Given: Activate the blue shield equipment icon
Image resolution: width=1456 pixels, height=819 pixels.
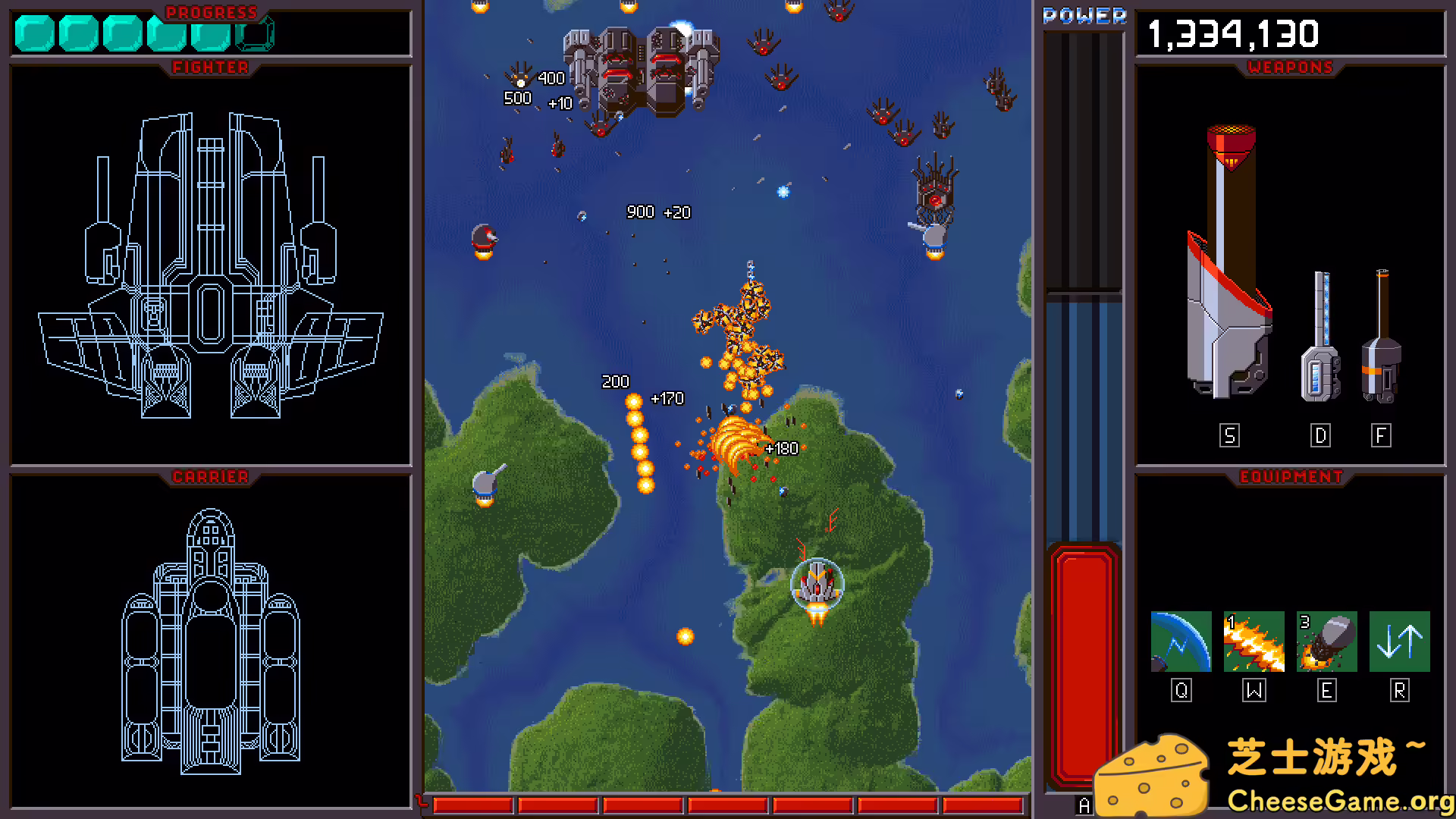Looking at the screenshot, I should (x=1181, y=642).
